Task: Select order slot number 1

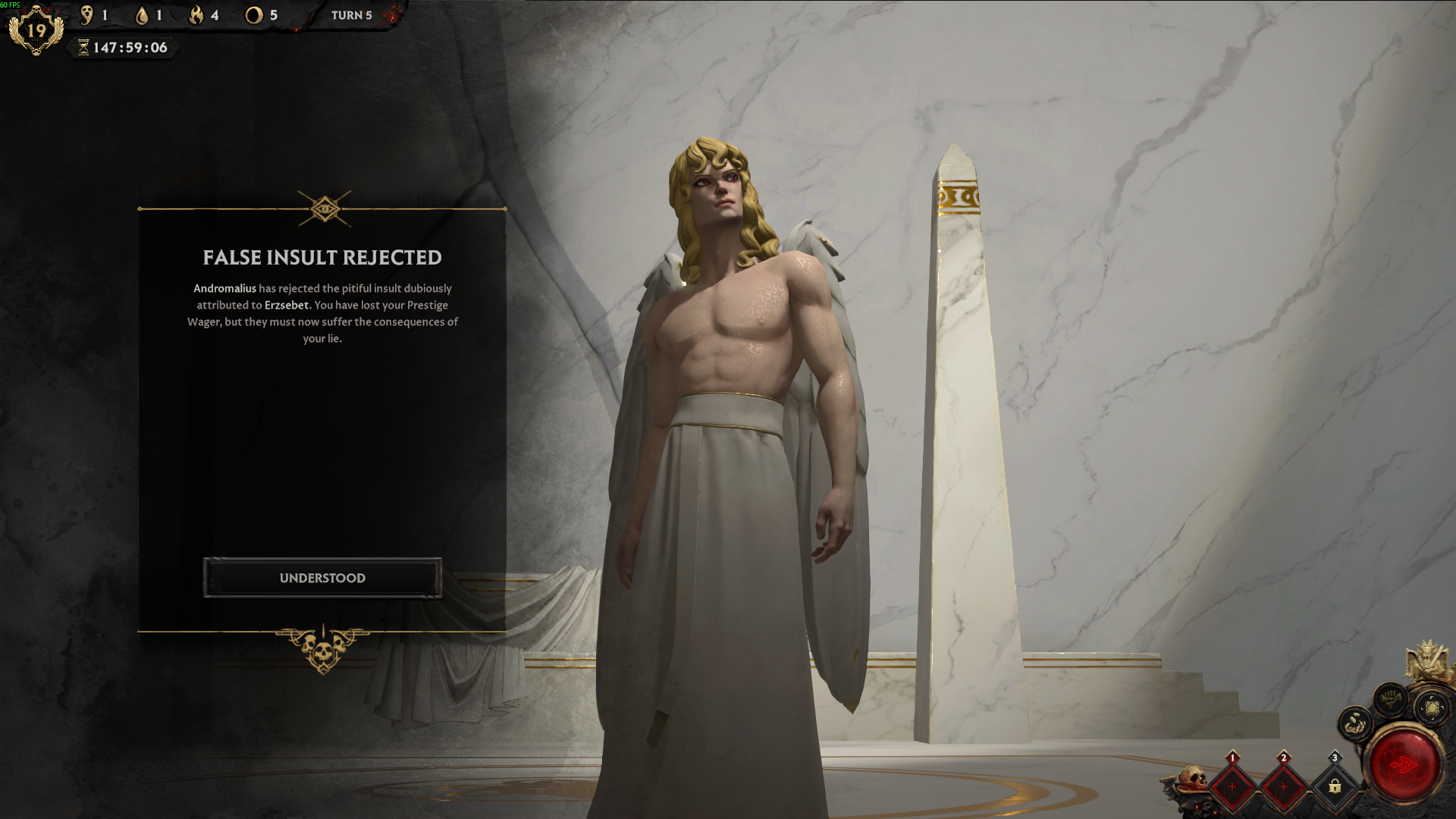Action: pos(1232,786)
